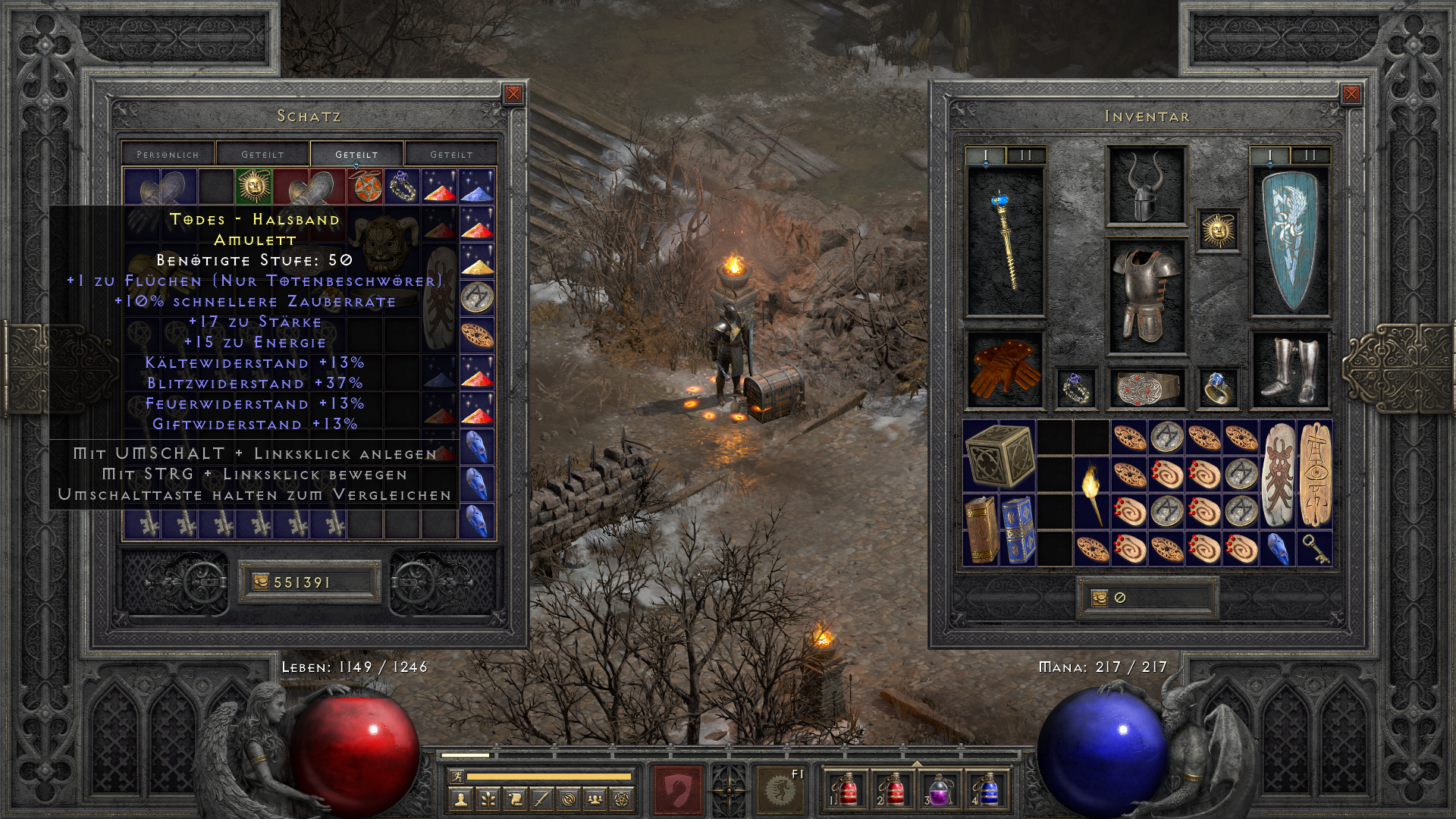1456x819 pixels.
Task: Open the F1 right-click skill selector
Action: tap(779, 789)
